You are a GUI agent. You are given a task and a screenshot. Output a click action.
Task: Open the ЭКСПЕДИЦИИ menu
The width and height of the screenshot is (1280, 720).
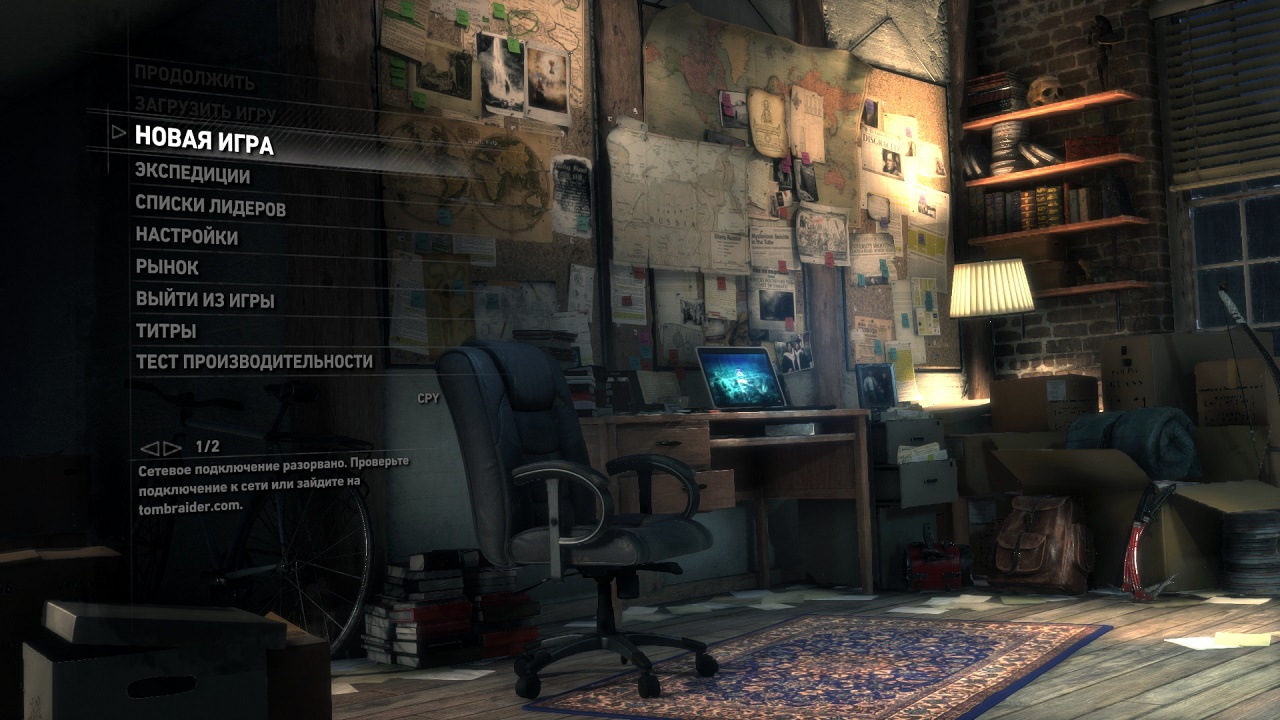(193, 175)
